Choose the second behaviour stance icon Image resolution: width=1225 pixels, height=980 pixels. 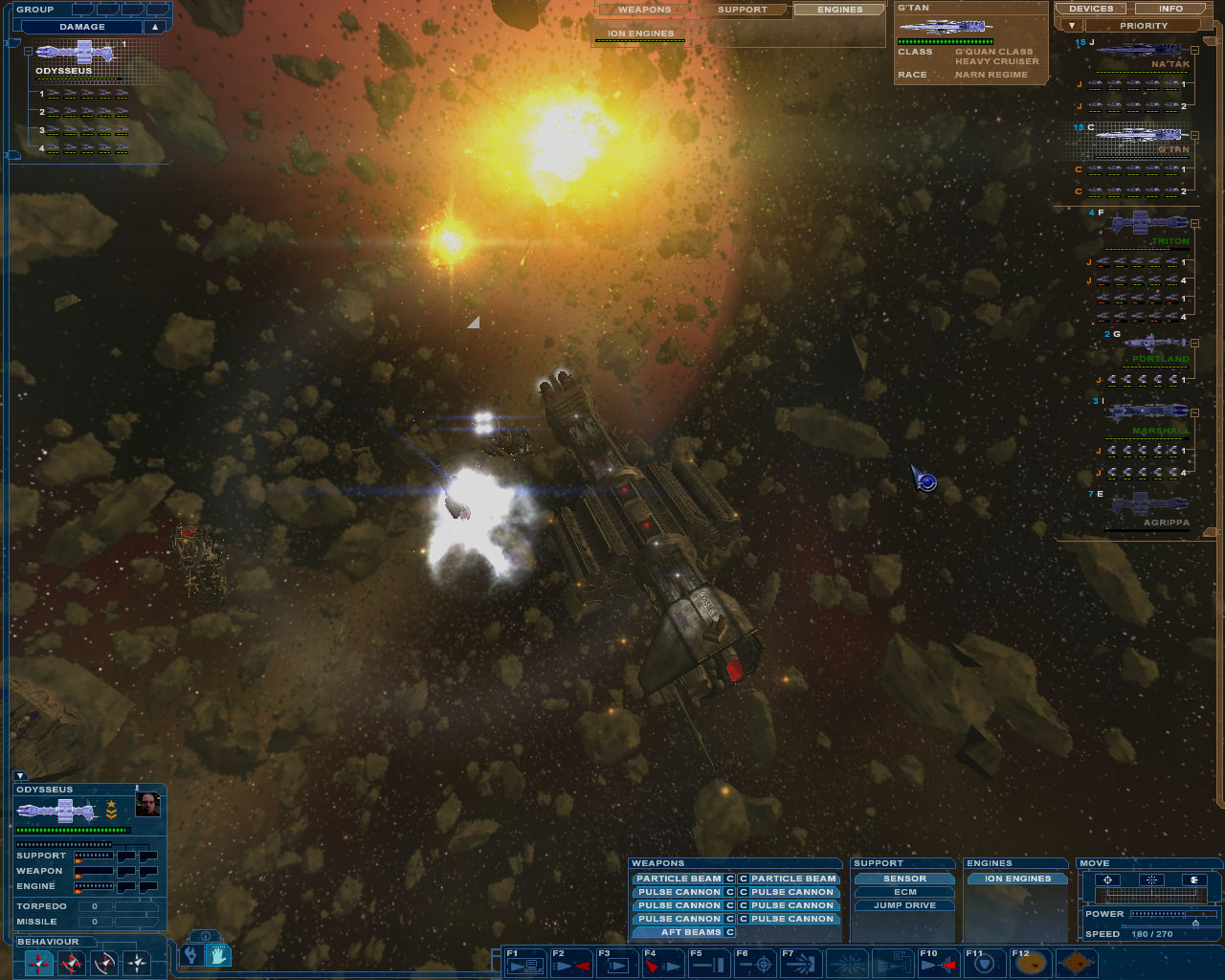pyautogui.click(x=72, y=963)
